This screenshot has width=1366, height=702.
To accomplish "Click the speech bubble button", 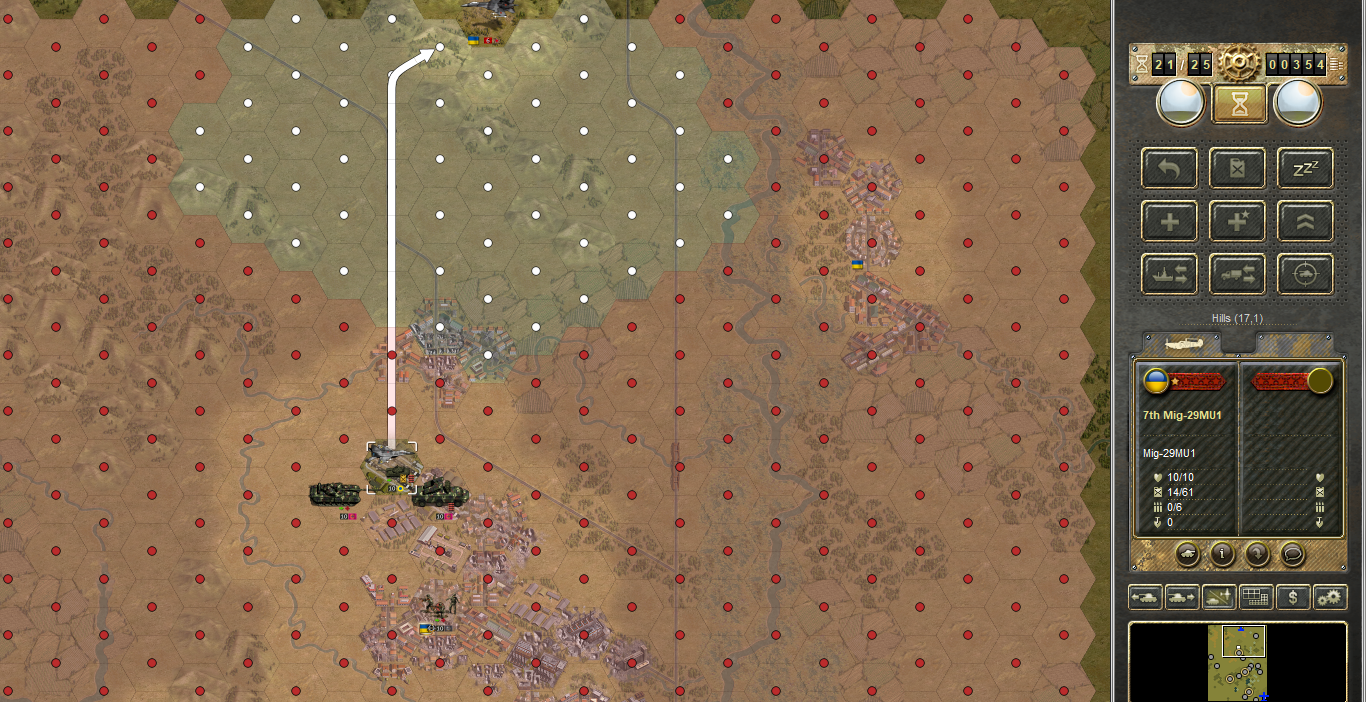I will [1292, 552].
